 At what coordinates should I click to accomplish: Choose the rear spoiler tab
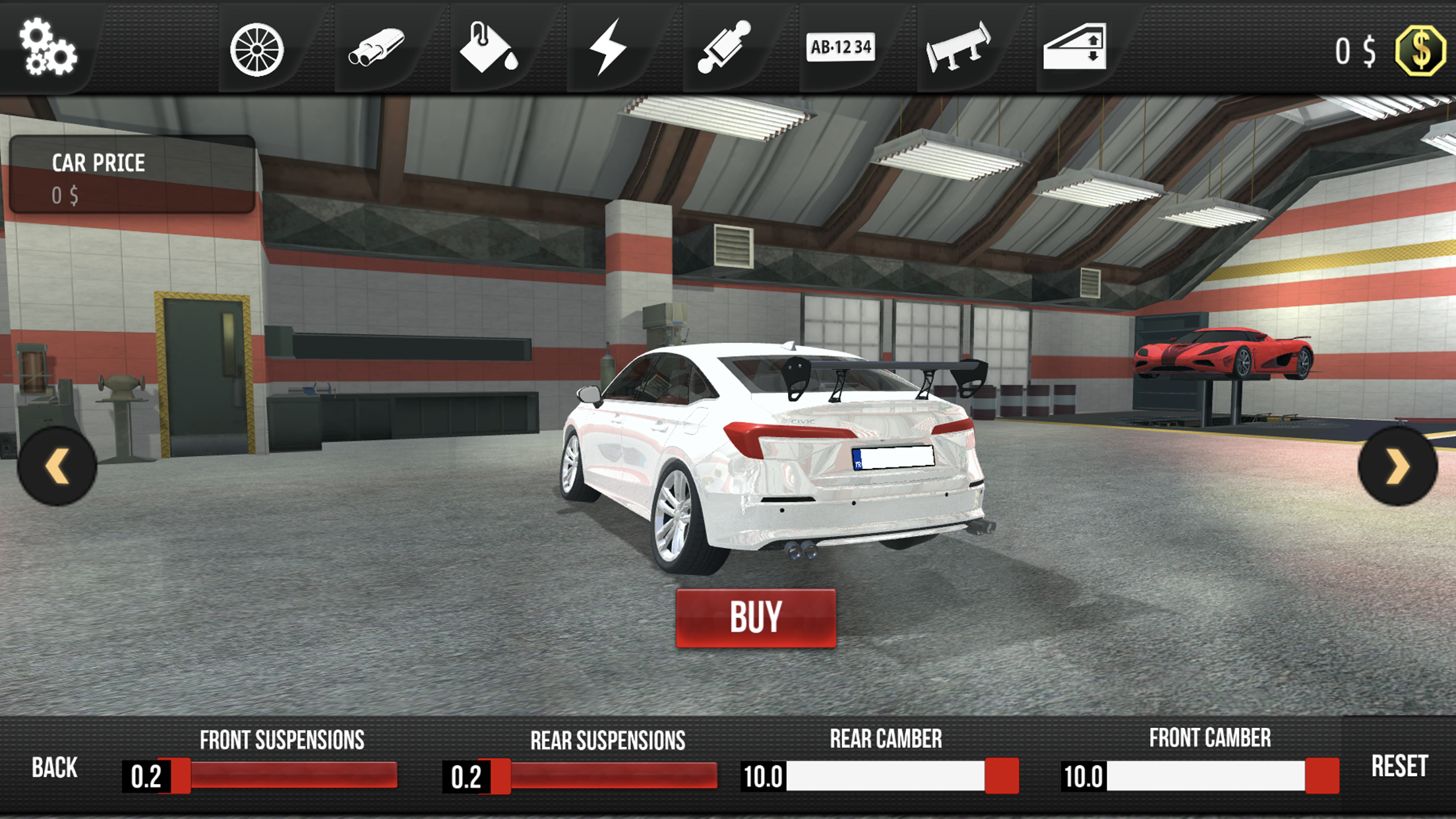coord(958,47)
